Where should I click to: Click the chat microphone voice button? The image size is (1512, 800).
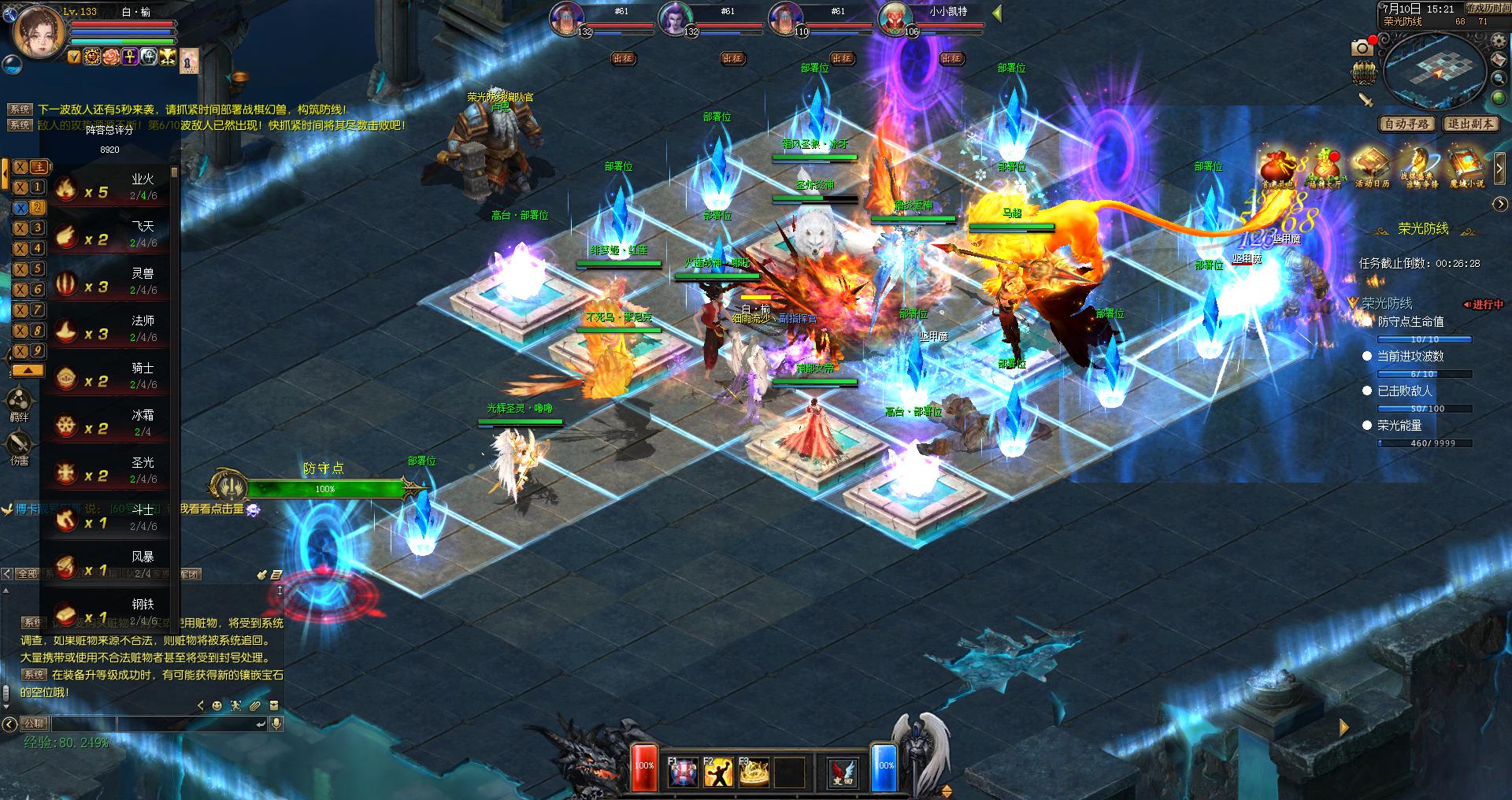[276, 724]
